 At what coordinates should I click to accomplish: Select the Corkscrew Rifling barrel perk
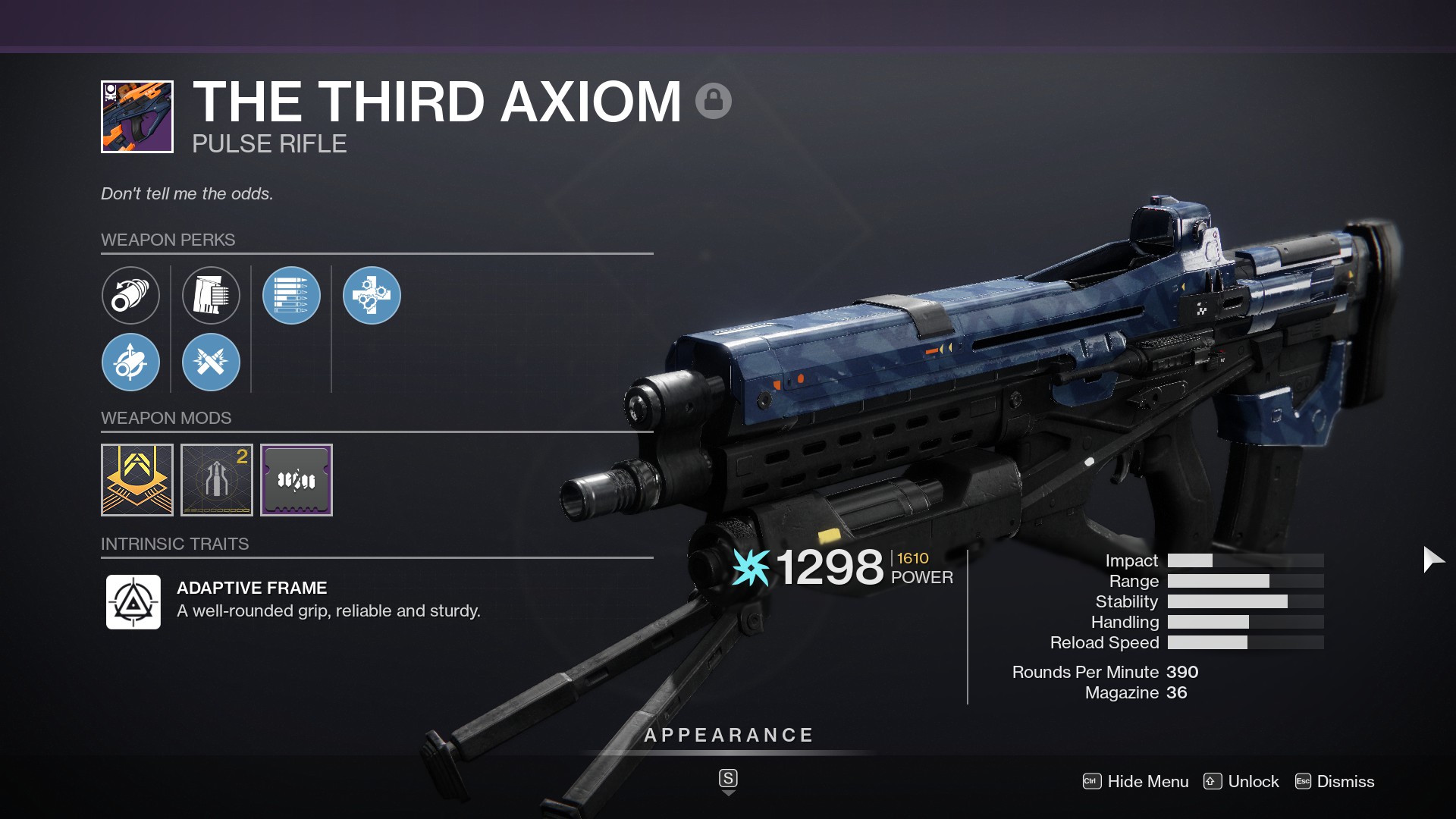[x=130, y=296]
